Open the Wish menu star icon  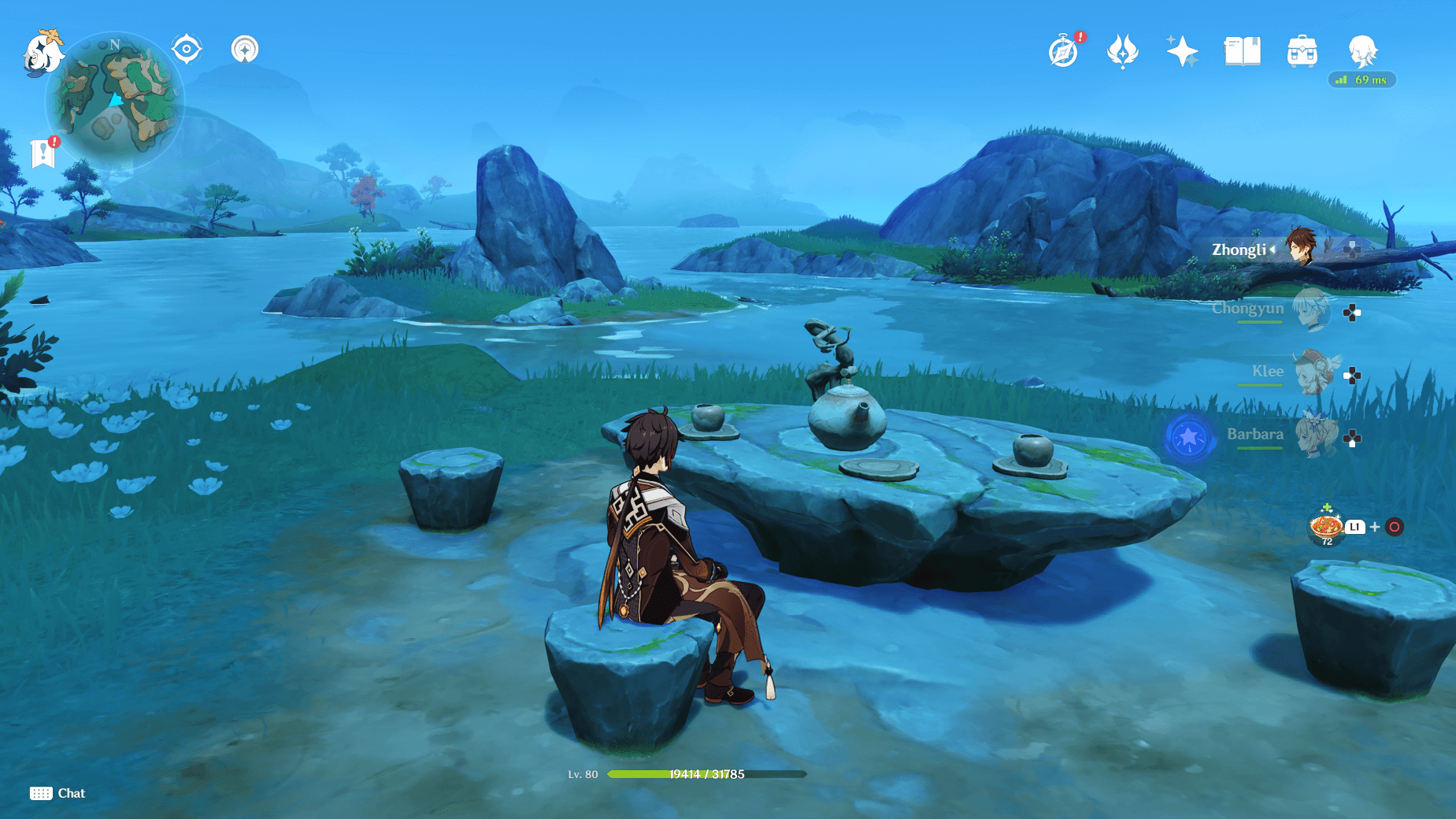1183,50
